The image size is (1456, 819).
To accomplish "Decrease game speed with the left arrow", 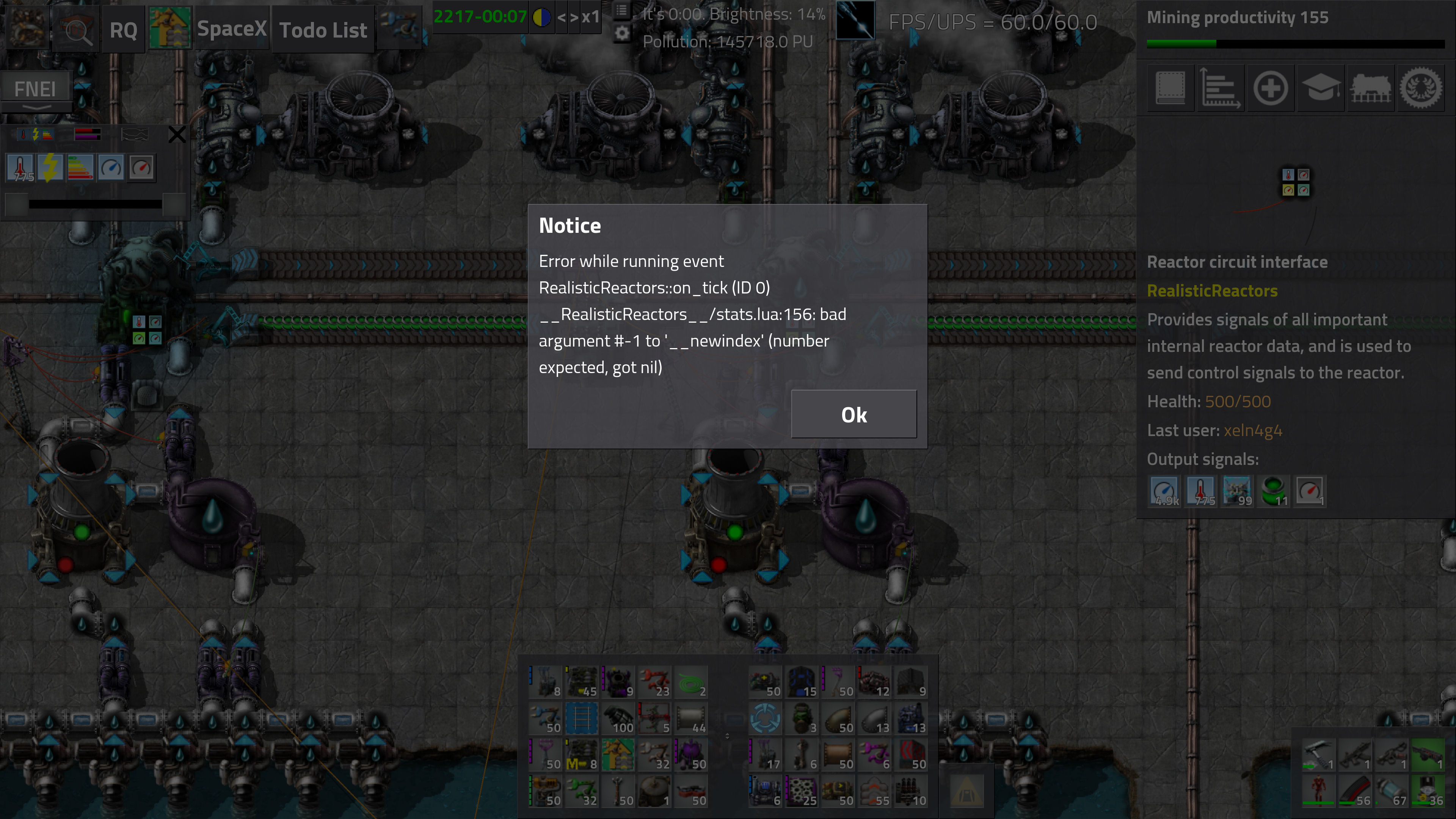I will click(x=561, y=17).
